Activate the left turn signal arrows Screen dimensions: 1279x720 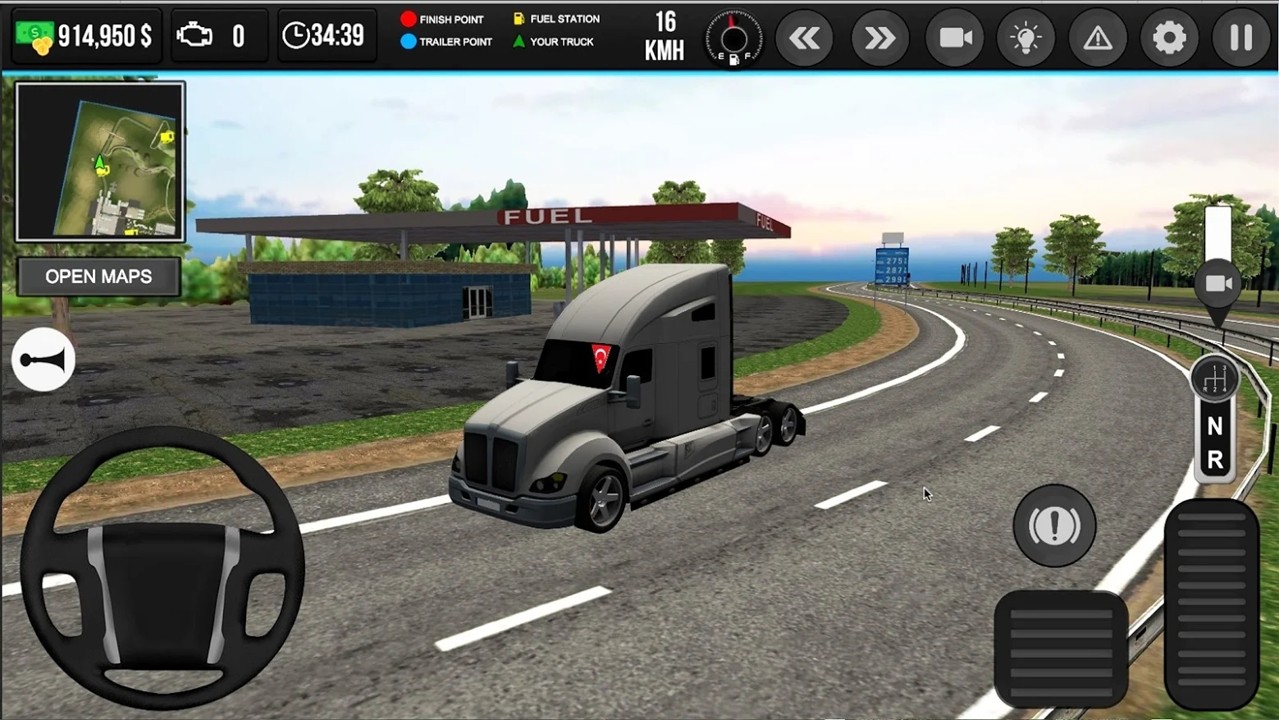point(804,38)
